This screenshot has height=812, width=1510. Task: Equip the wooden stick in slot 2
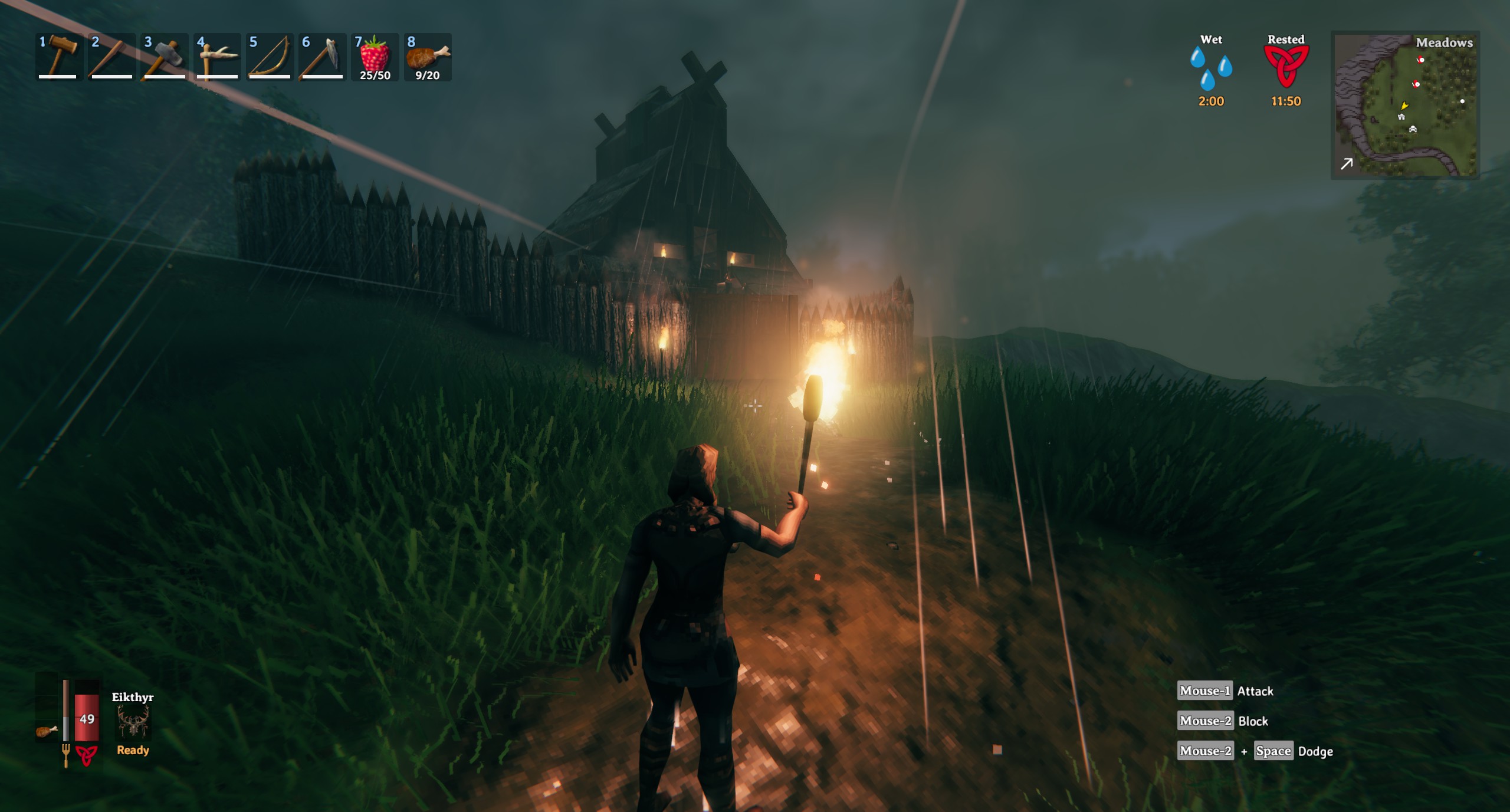[110, 57]
